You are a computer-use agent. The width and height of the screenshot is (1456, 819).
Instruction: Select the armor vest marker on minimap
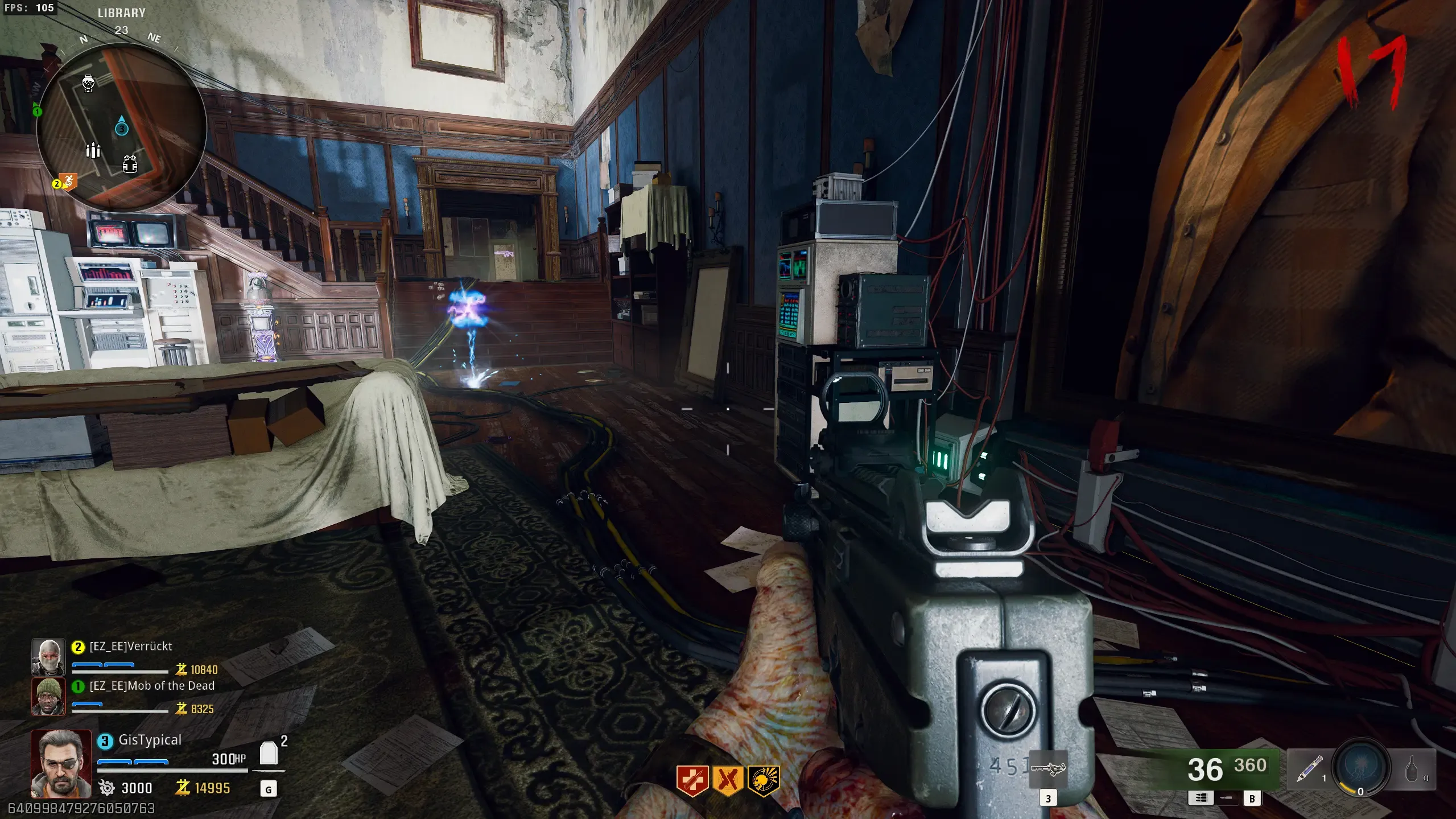[x=130, y=164]
